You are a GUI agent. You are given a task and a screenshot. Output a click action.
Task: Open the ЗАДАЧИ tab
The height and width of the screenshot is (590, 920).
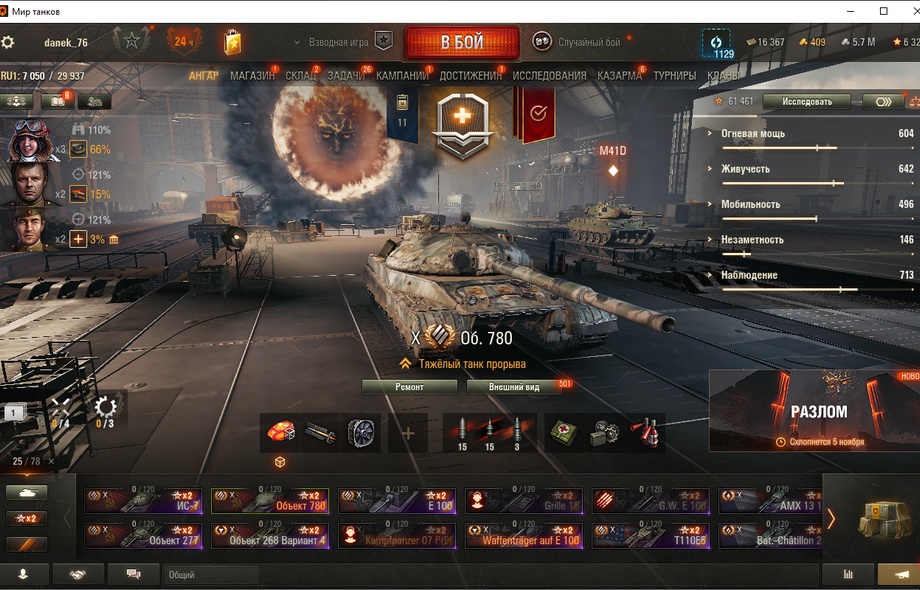(x=346, y=75)
